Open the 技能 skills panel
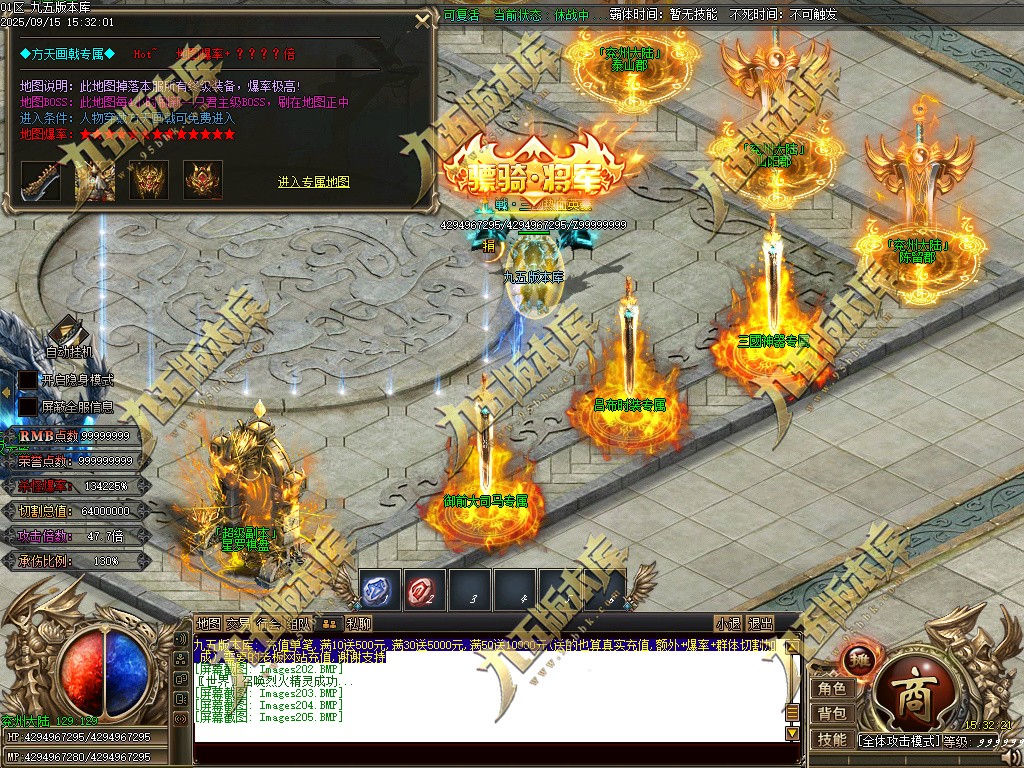This screenshot has height=768, width=1024. 832,740
